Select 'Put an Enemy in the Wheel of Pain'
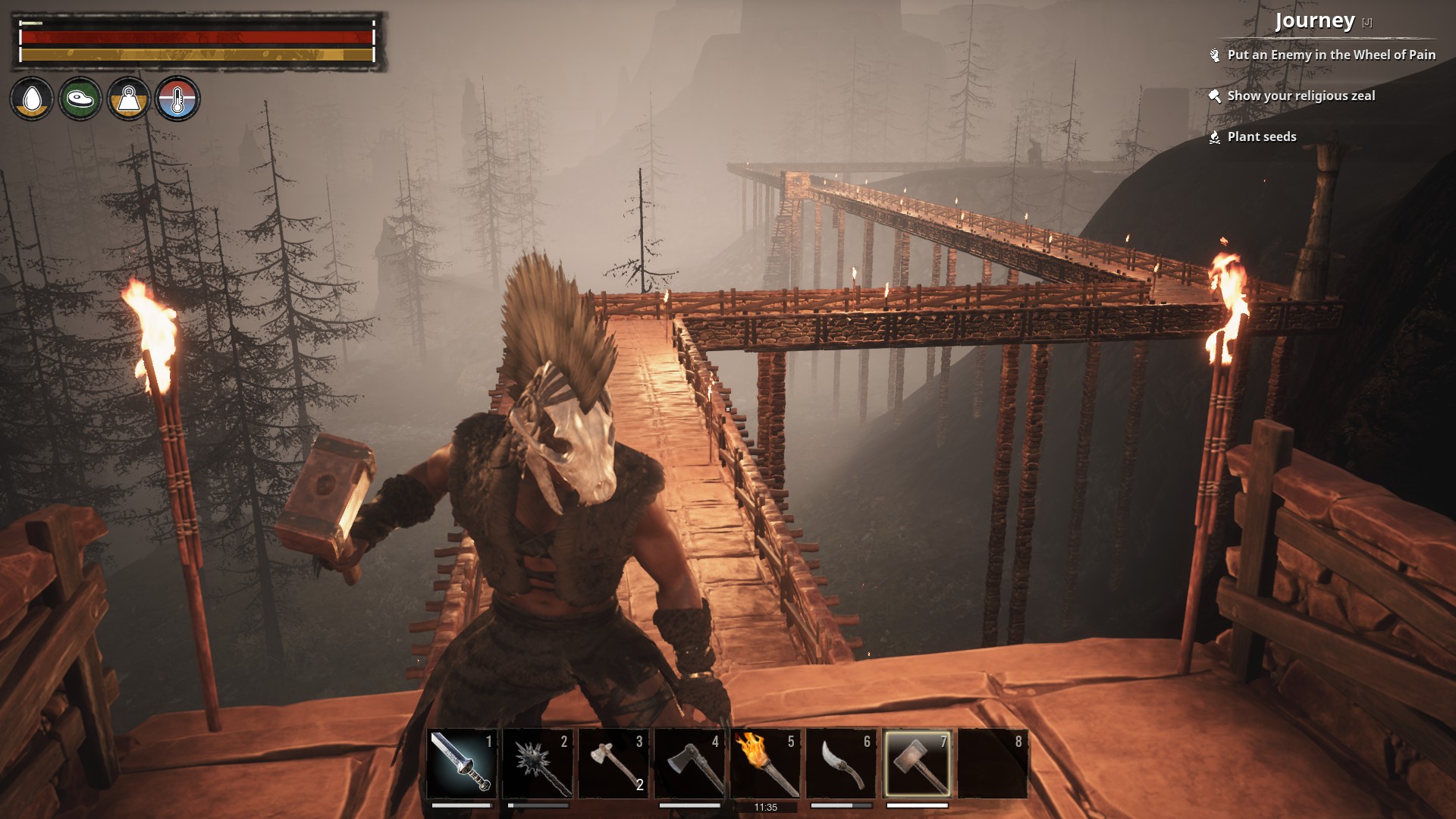Screen dimensions: 1456x819 1331,55
